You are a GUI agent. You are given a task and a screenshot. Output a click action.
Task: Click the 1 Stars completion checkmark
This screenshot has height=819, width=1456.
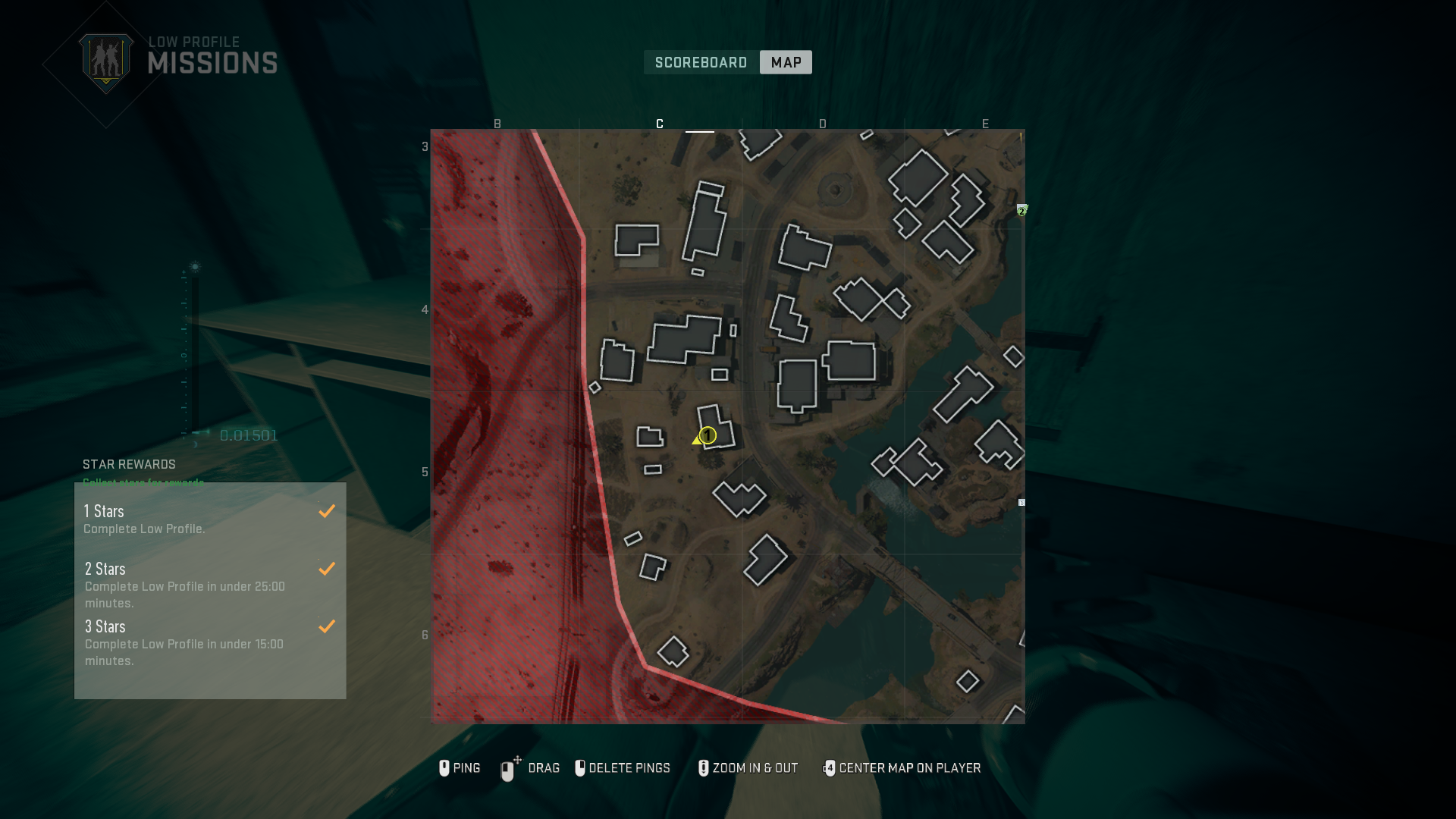[327, 510]
